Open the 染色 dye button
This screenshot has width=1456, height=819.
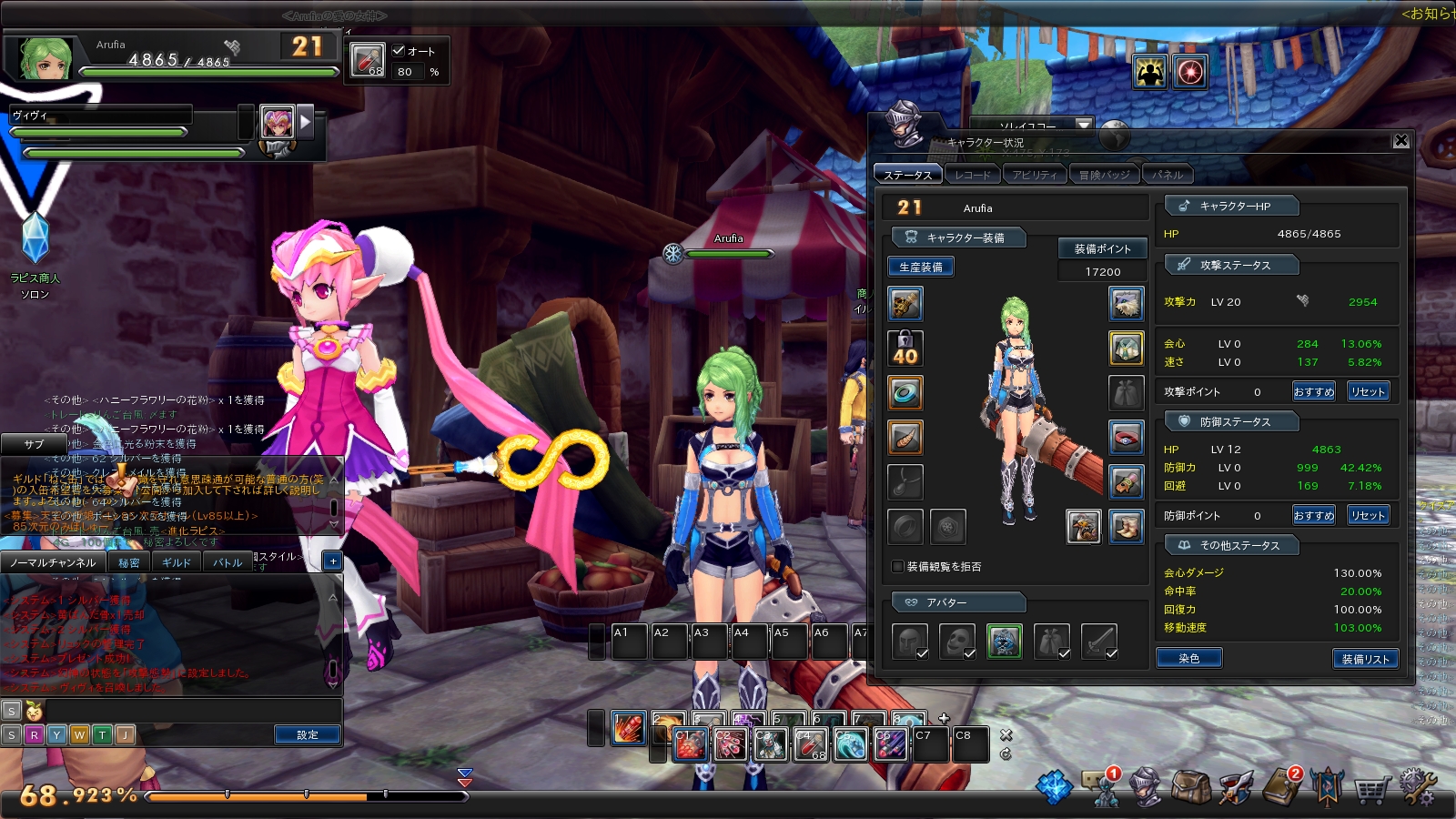(1188, 658)
